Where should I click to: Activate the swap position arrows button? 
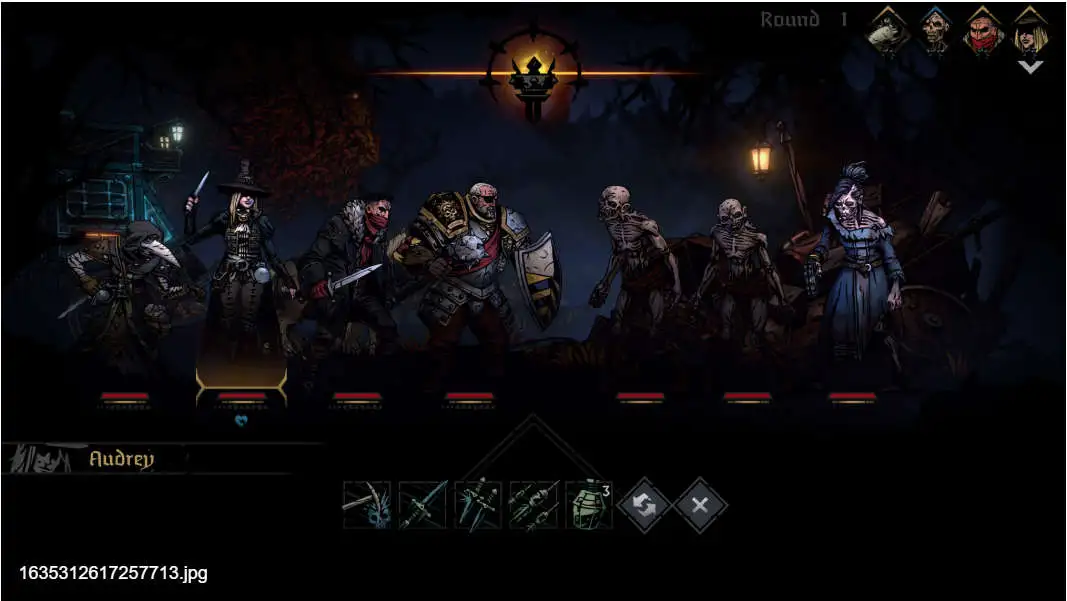pyautogui.click(x=645, y=505)
